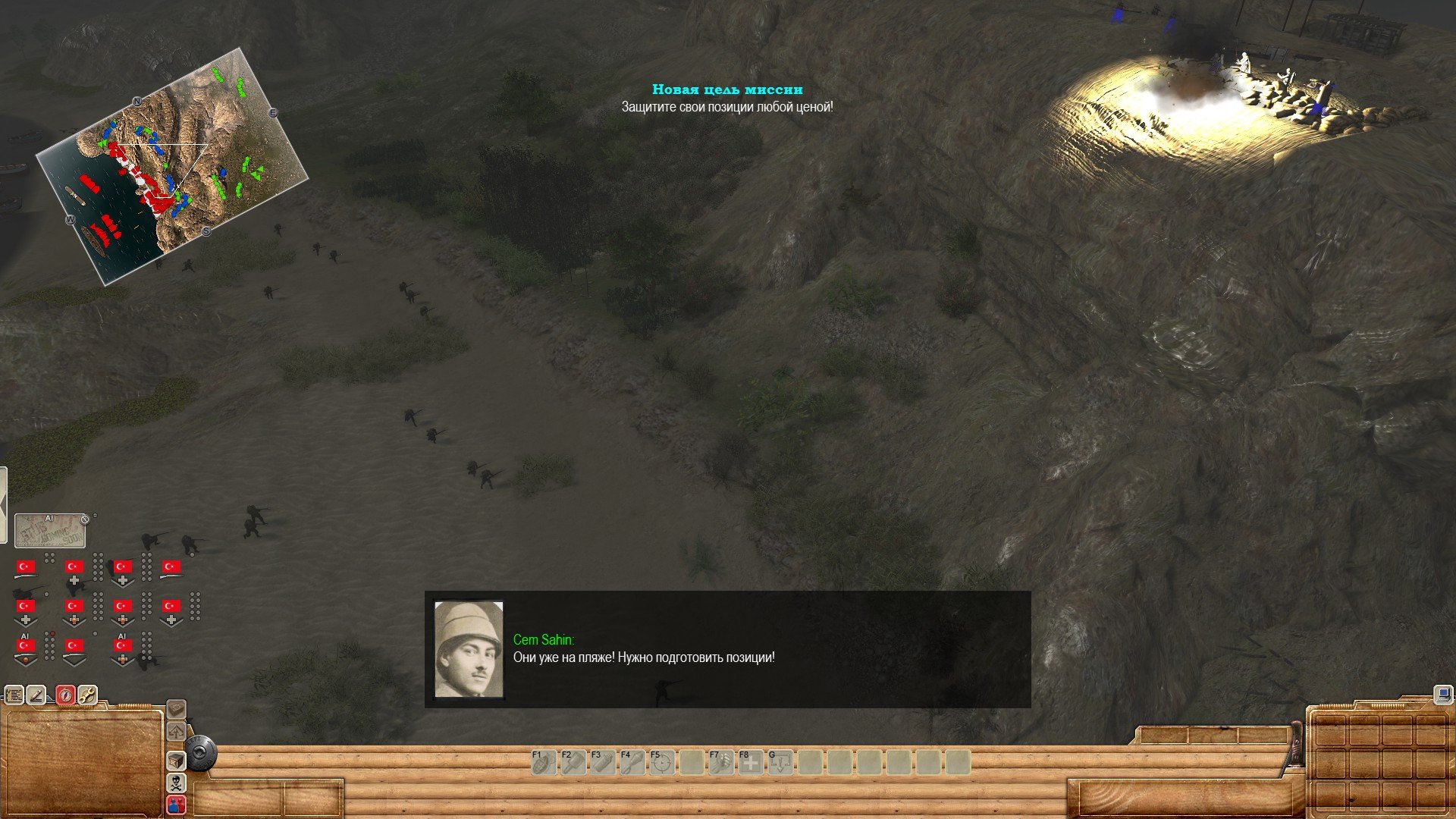1456x819 pixels.
Task: Open the wrench and spanner options
Action: click(x=87, y=695)
